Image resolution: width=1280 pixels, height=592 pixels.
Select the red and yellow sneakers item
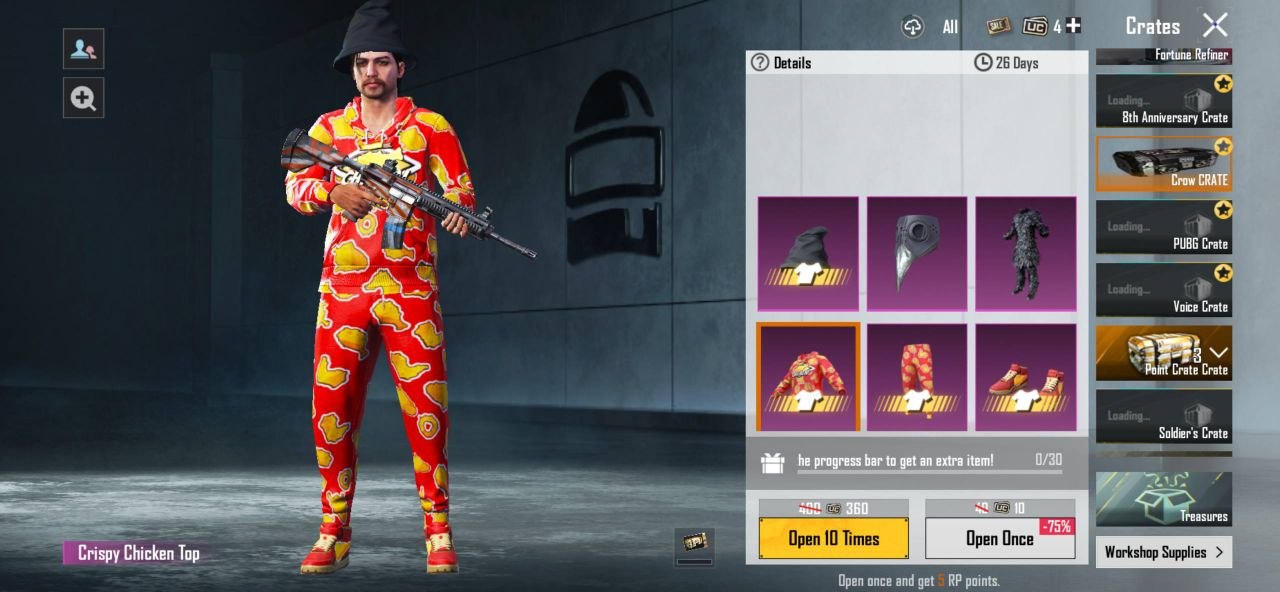[1026, 377]
